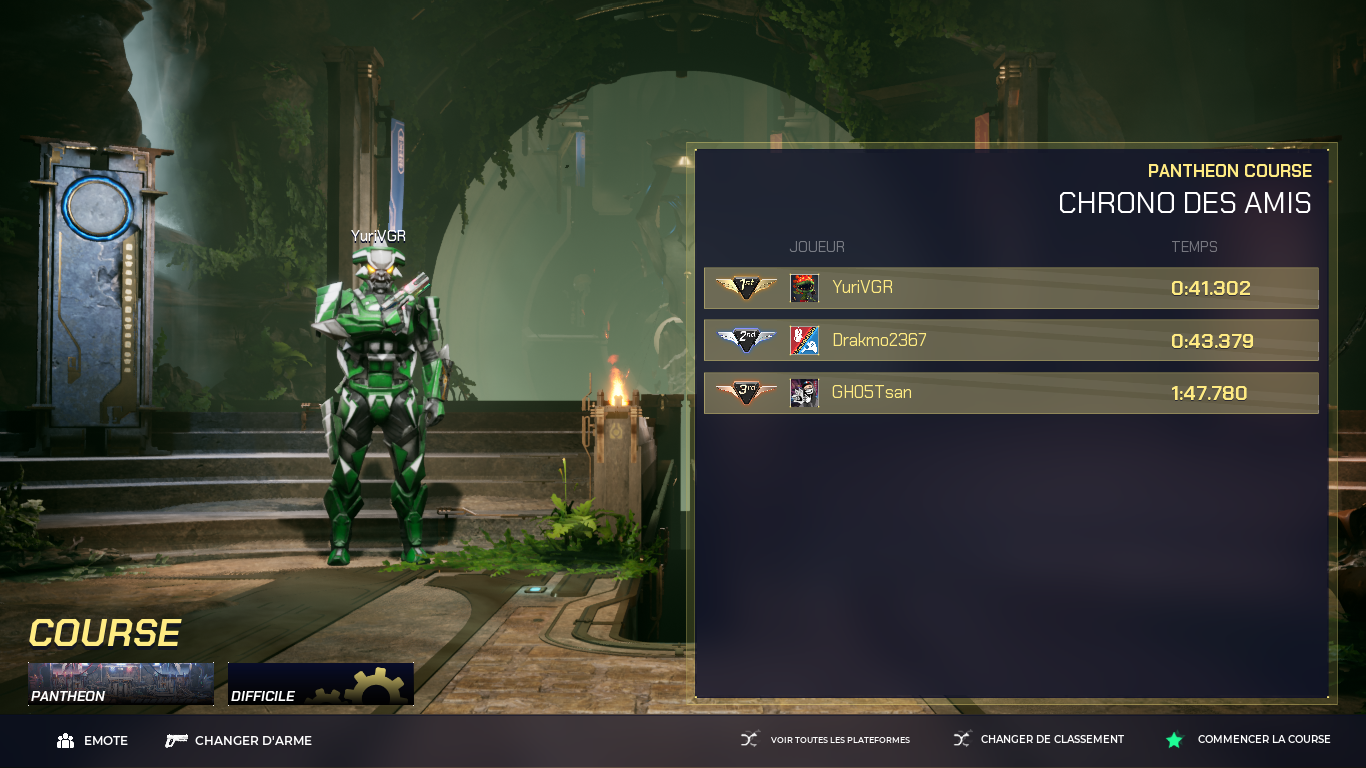The width and height of the screenshot is (1366, 768).
Task: Click YuriVGR's avatar in the leaderboard
Action: pos(804,288)
